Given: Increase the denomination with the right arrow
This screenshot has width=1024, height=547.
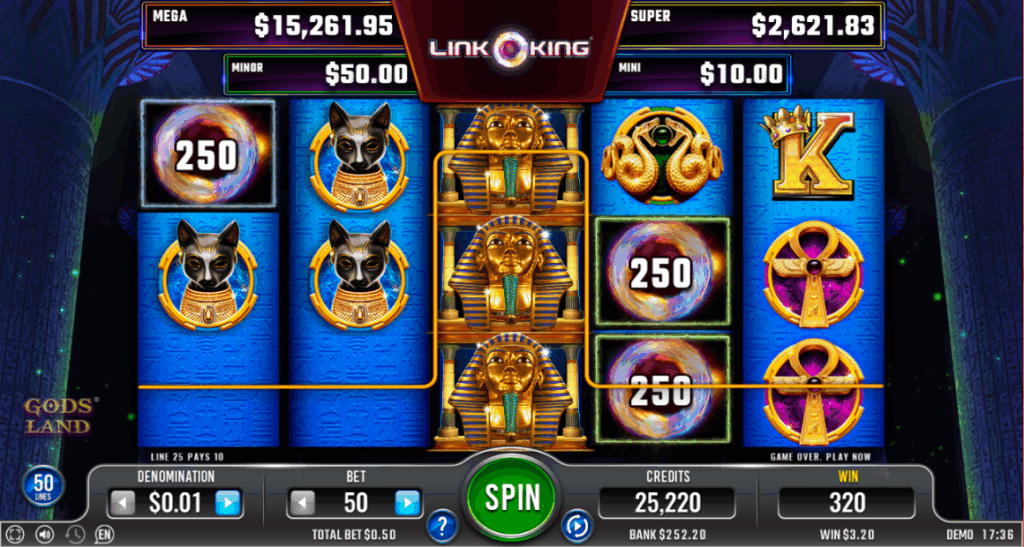Looking at the screenshot, I should (x=228, y=502).
